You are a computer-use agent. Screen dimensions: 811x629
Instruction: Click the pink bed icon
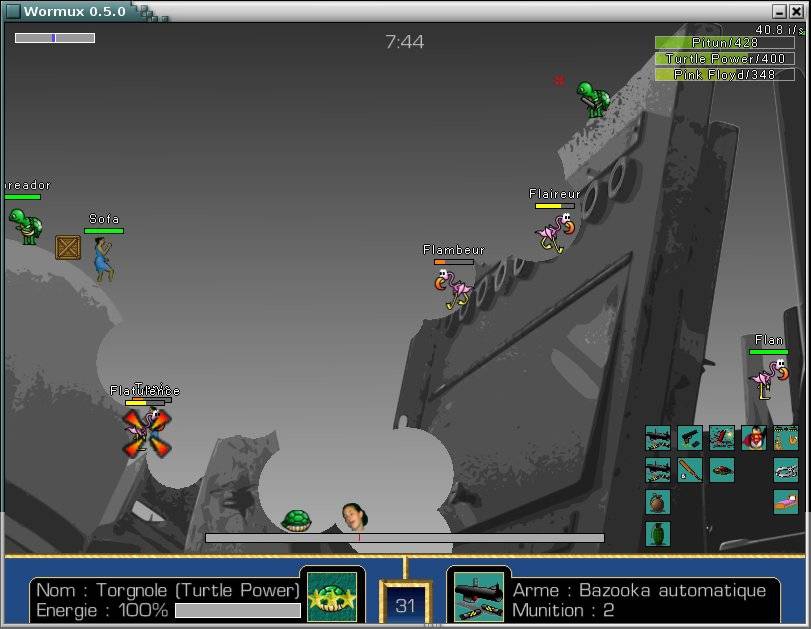tap(786, 502)
